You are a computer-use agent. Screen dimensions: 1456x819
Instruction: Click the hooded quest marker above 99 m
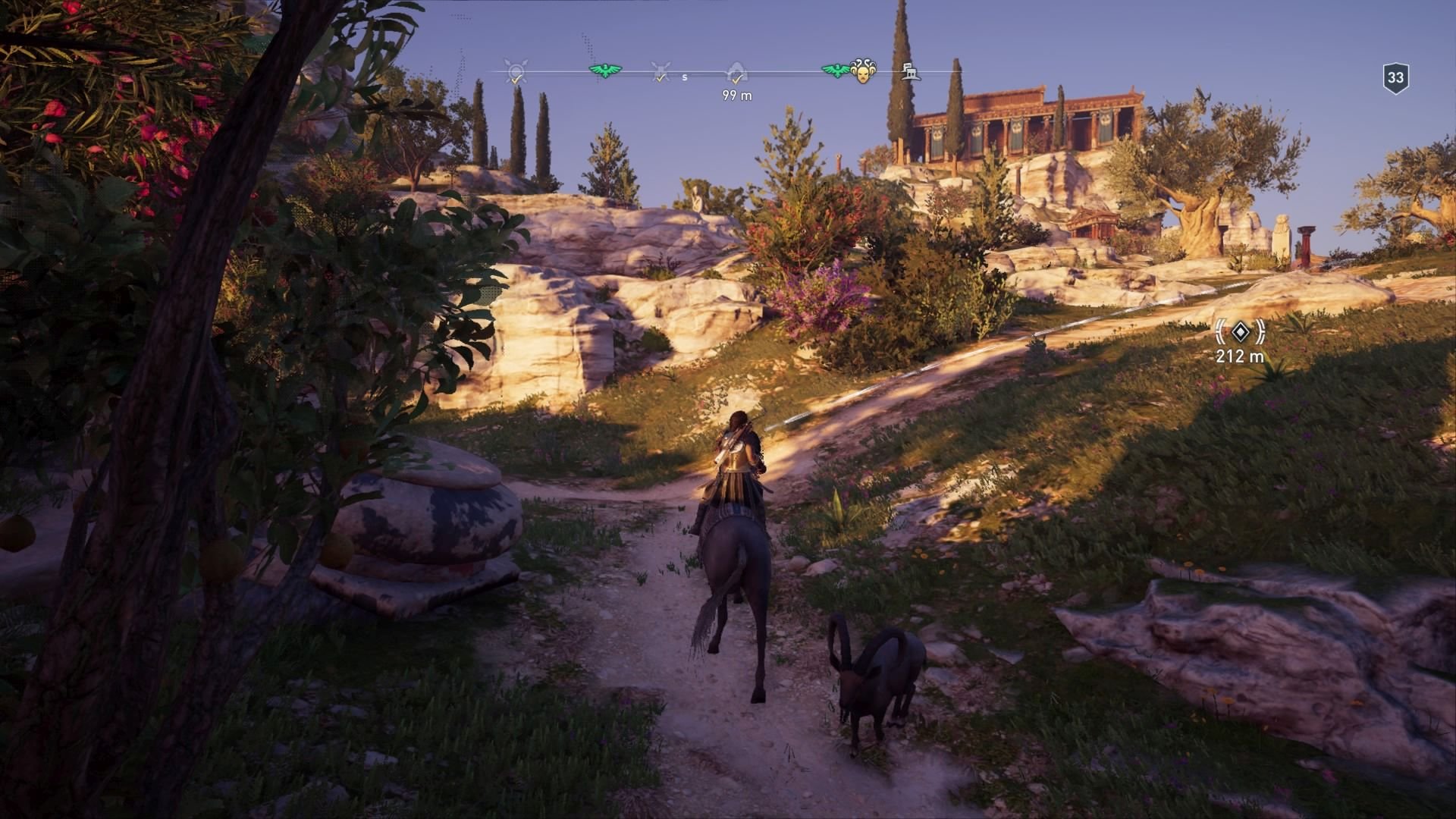(737, 70)
